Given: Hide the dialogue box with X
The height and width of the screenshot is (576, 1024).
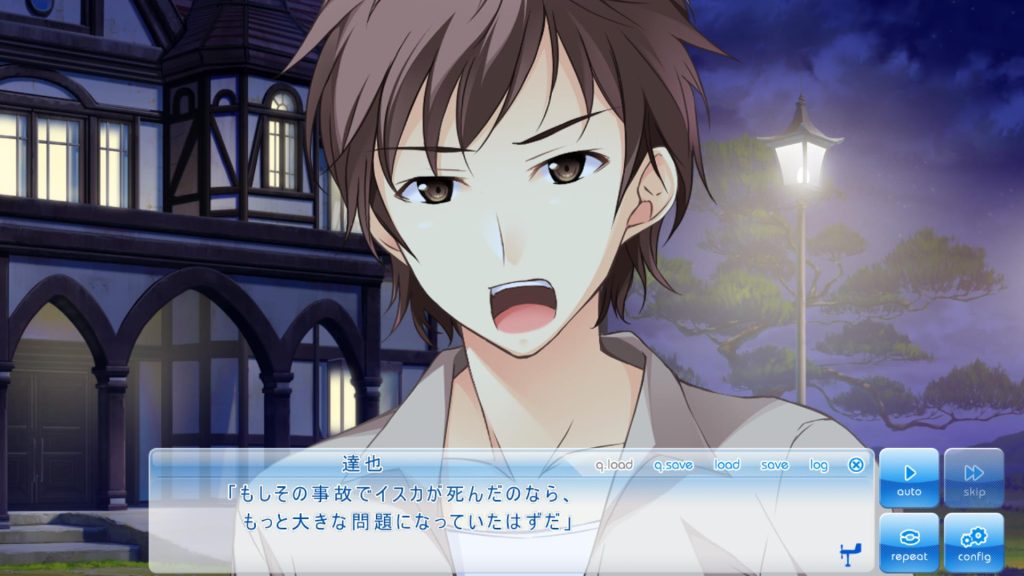Looking at the screenshot, I should pyautogui.click(x=856, y=465).
